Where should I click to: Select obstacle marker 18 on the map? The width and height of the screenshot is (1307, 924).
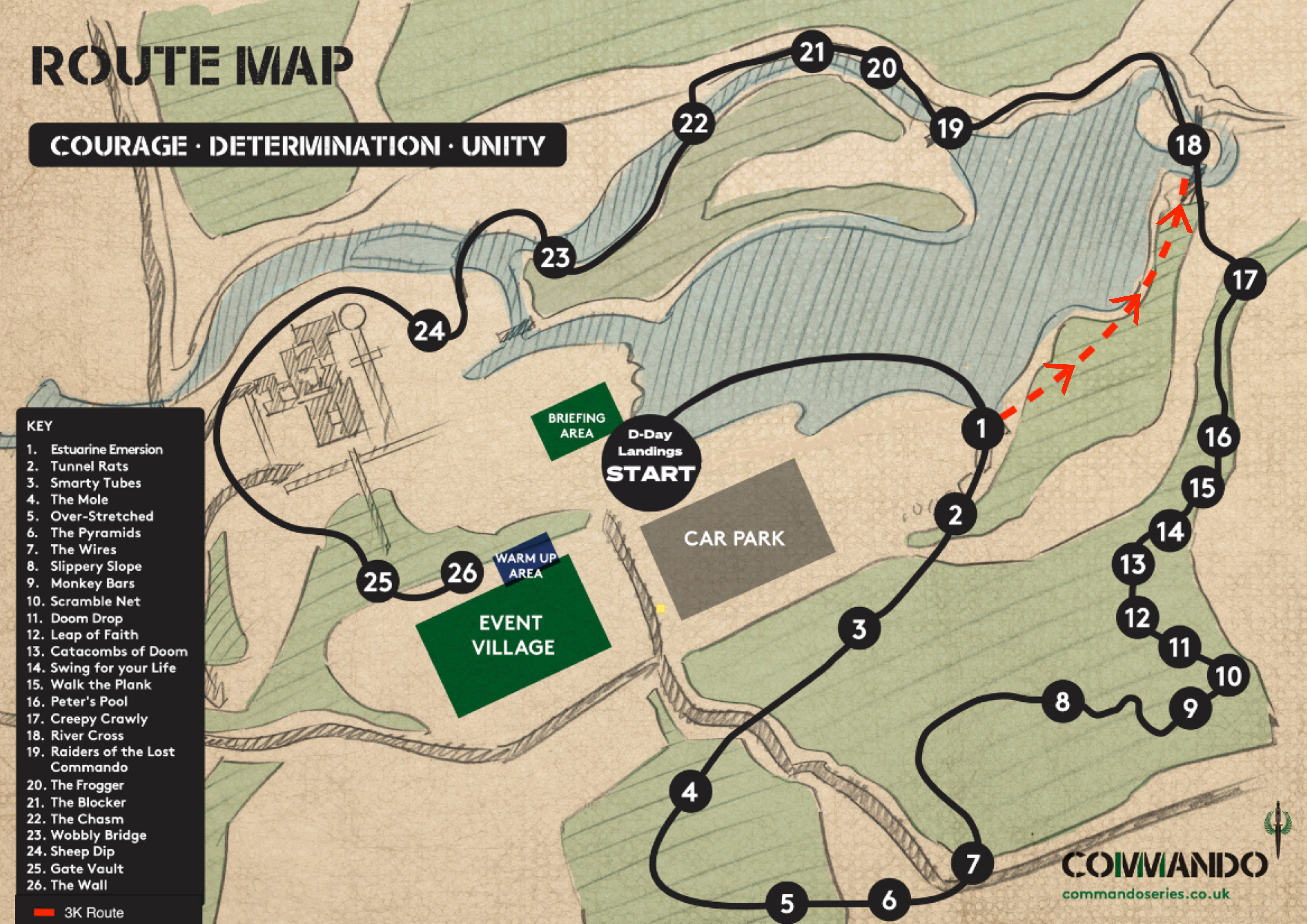tap(1188, 145)
